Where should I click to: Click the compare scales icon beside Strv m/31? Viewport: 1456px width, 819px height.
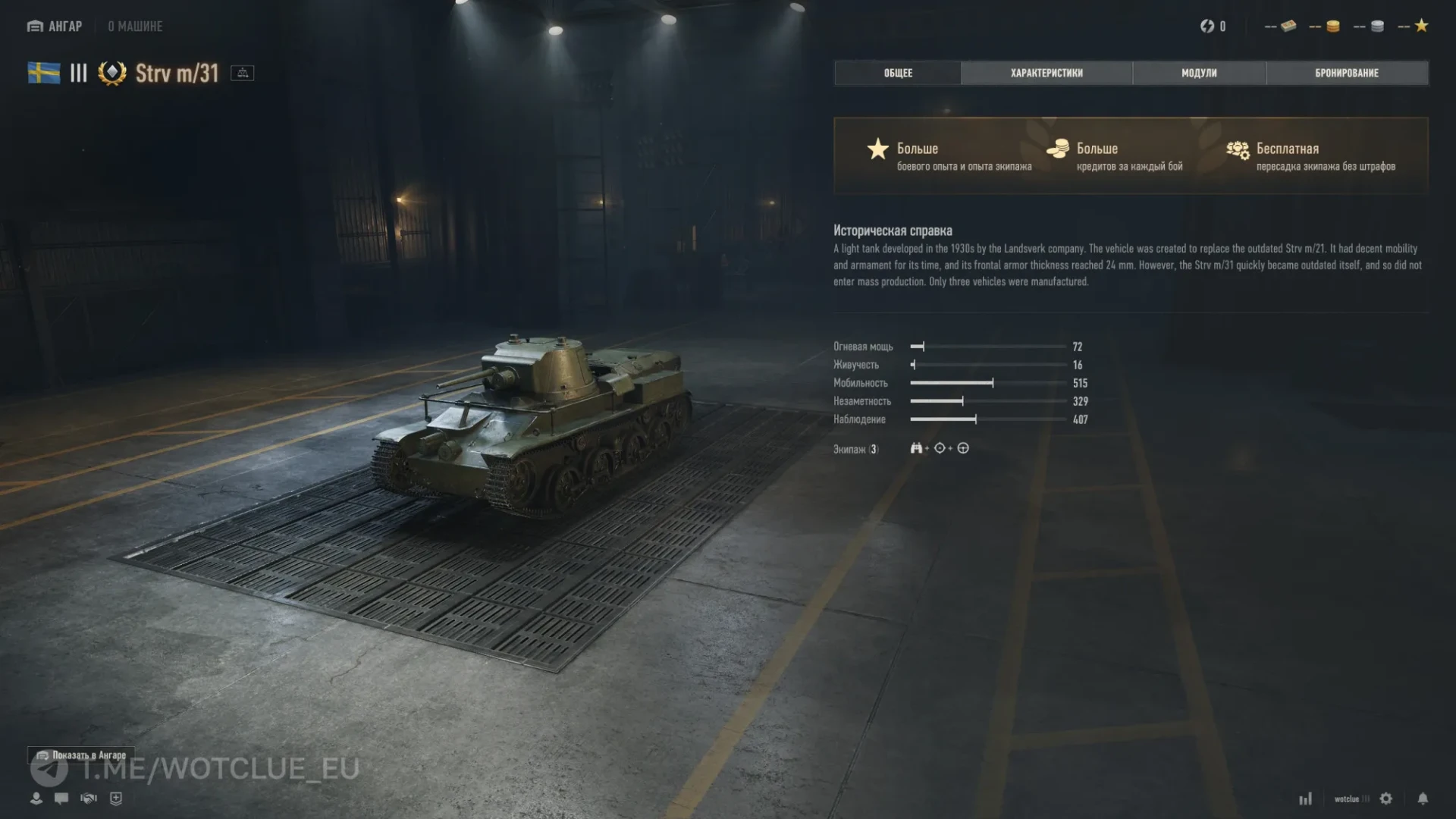[243, 73]
